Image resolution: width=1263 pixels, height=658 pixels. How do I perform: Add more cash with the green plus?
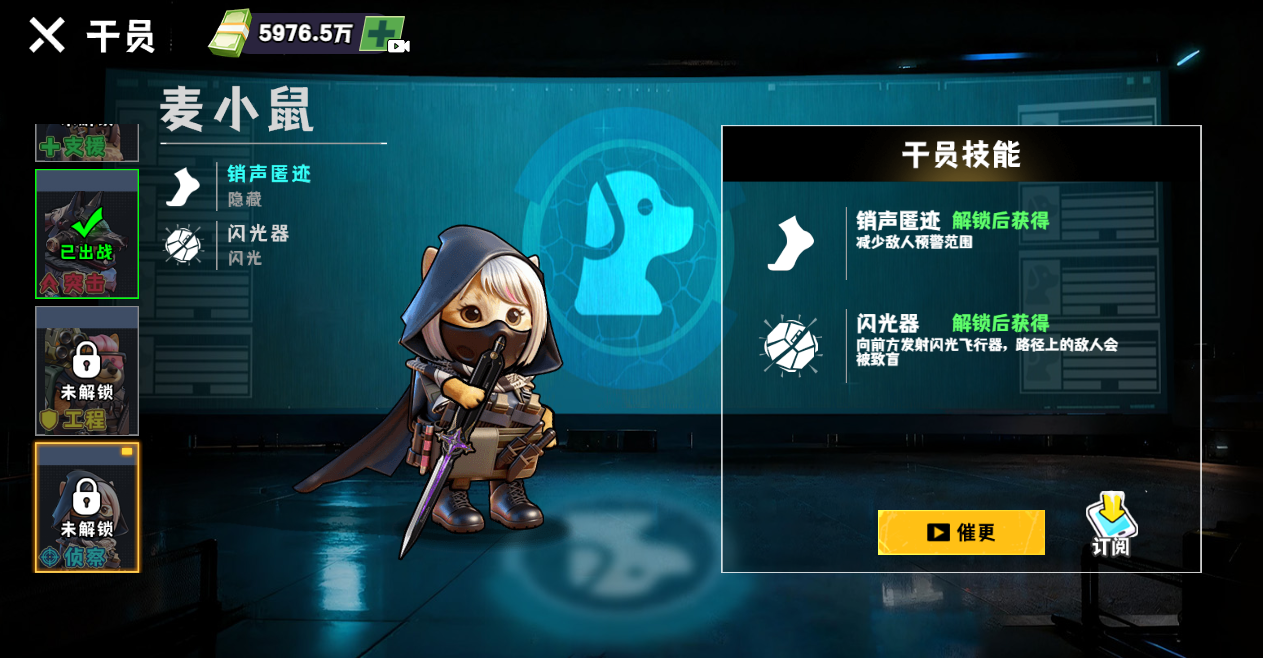(383, 34)
